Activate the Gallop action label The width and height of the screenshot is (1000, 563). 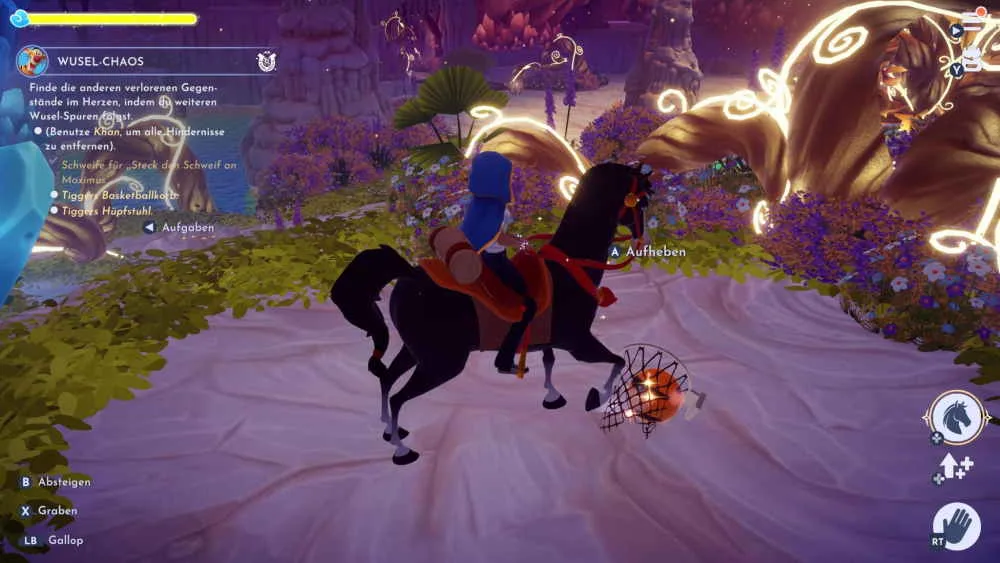pyautogui.click(x=65, y=540)
